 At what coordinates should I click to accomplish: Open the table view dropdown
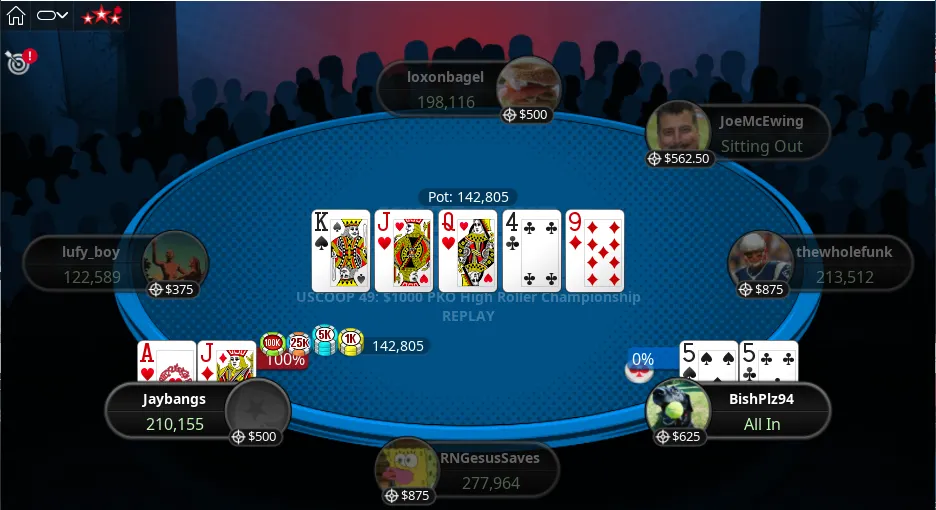(x=52, y=15)
